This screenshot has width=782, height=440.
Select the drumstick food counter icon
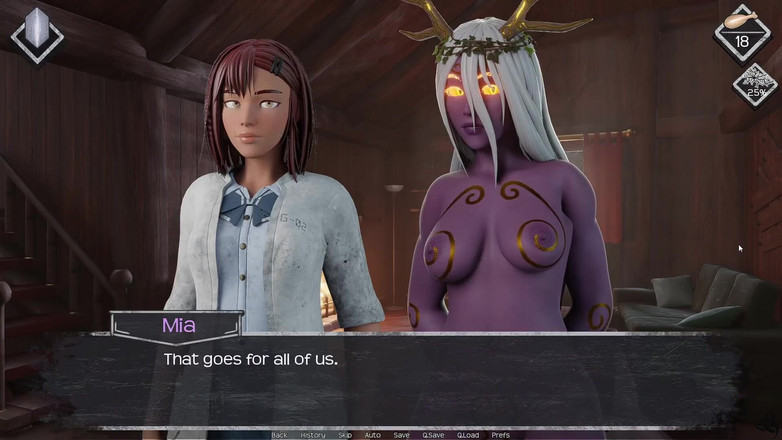tap(742, 32)
